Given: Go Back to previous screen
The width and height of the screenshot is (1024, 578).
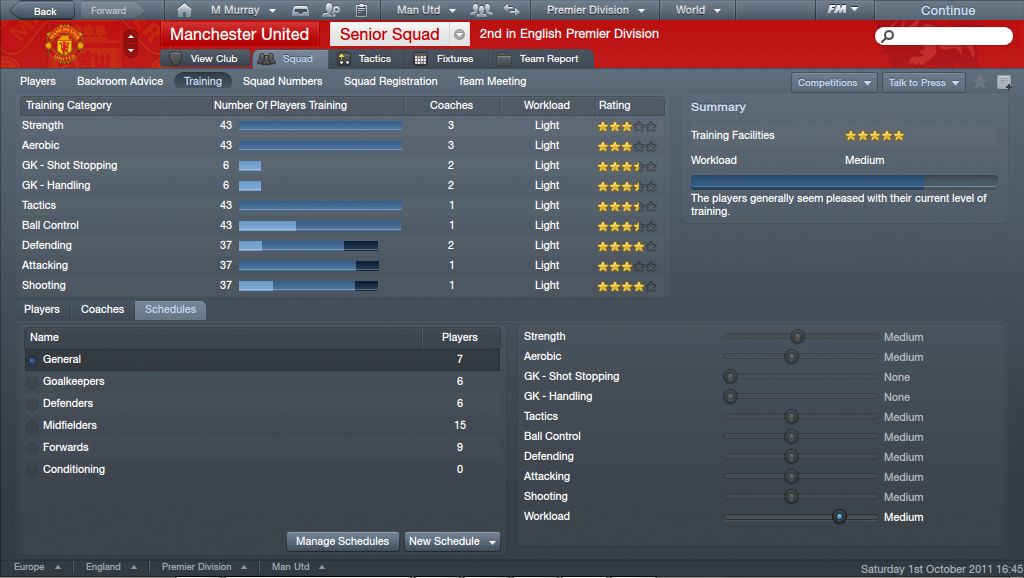Looking at the screenshot, I should pos(40,11).
